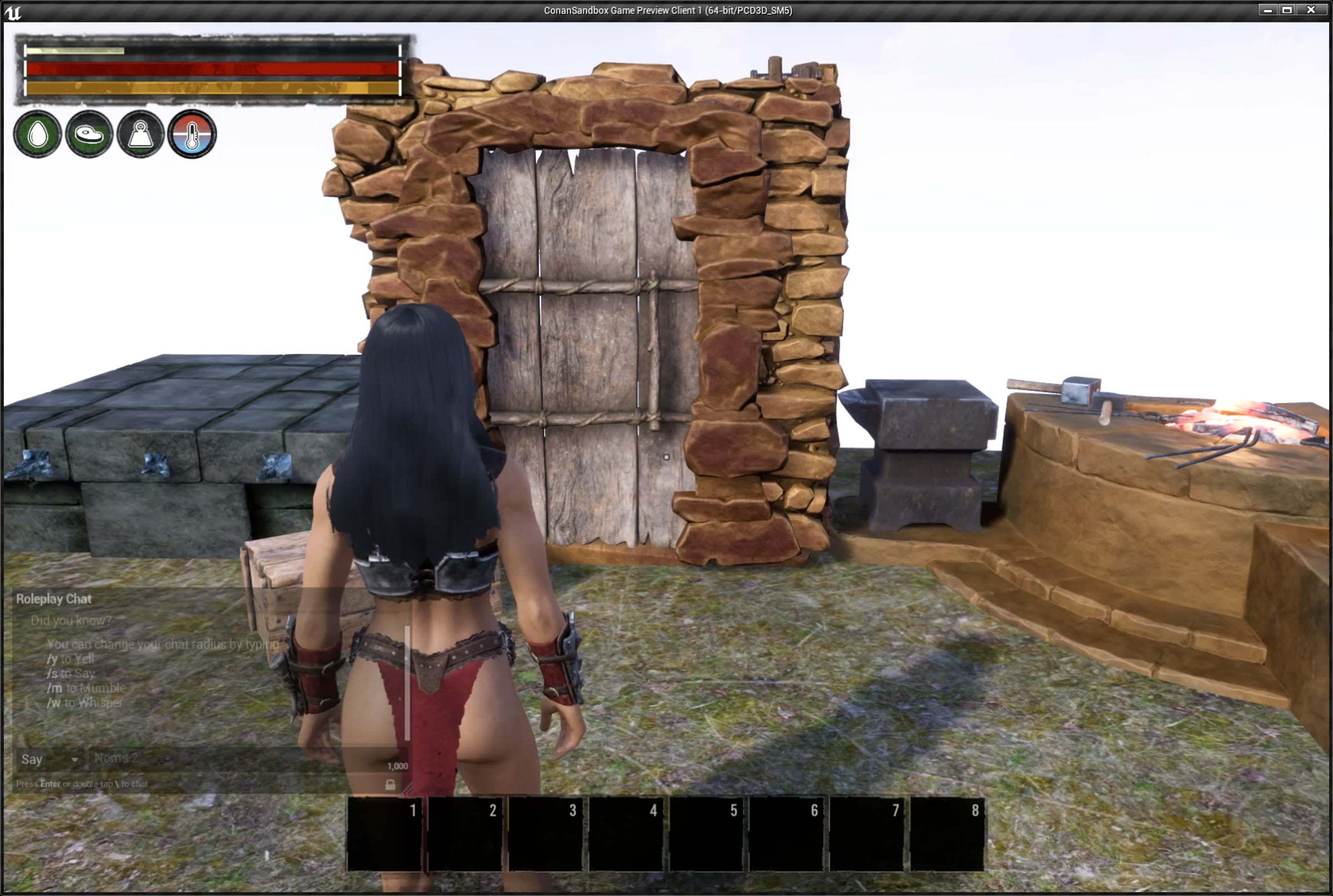Select hotbar slot 1
The height and width of the screenshot is (896, 1333).
[384, 834]
